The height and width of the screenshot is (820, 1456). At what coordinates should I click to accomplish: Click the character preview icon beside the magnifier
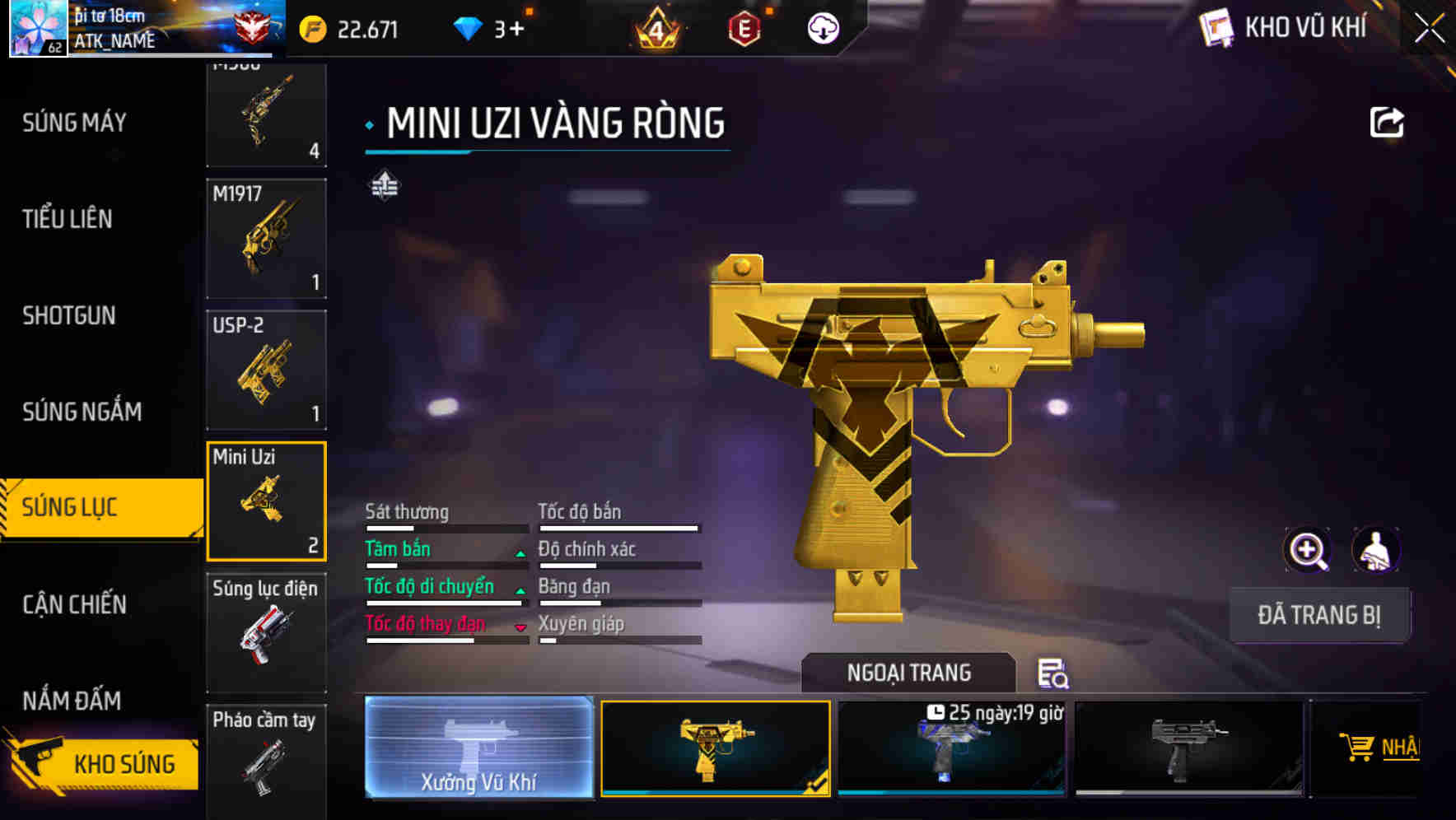click(x=1378, y=550)
